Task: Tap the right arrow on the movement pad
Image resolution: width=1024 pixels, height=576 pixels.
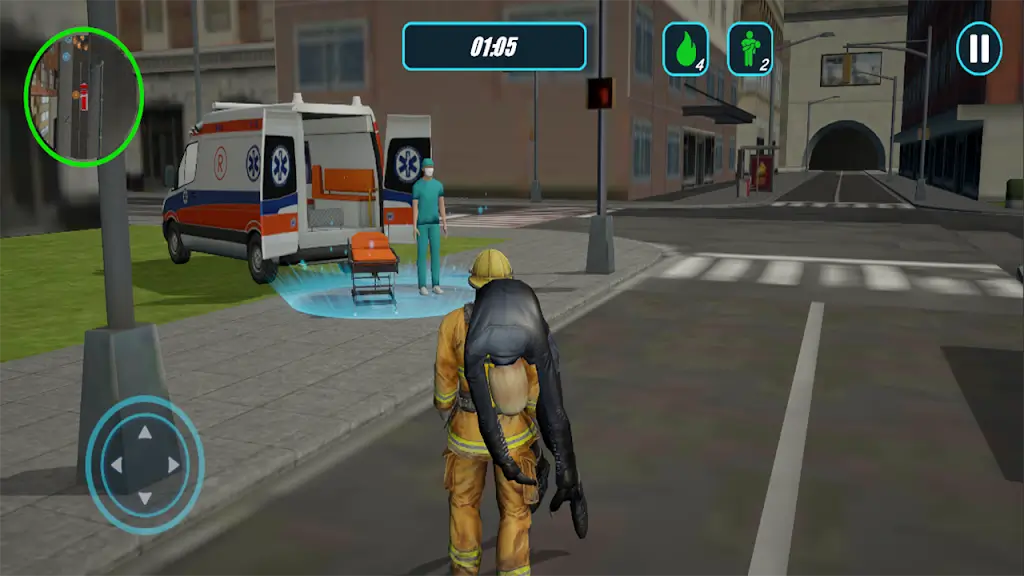Action: click(175, 465)
